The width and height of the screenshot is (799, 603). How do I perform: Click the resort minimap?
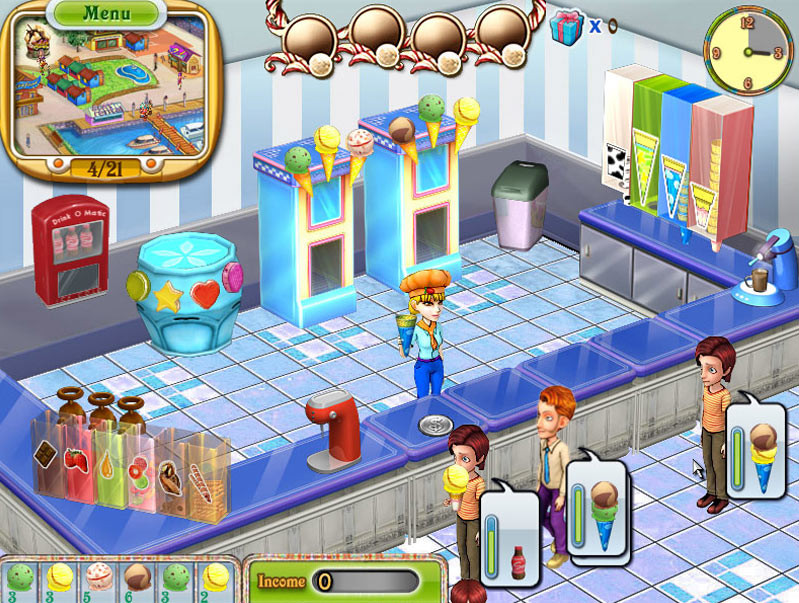(x=108, y=90)
